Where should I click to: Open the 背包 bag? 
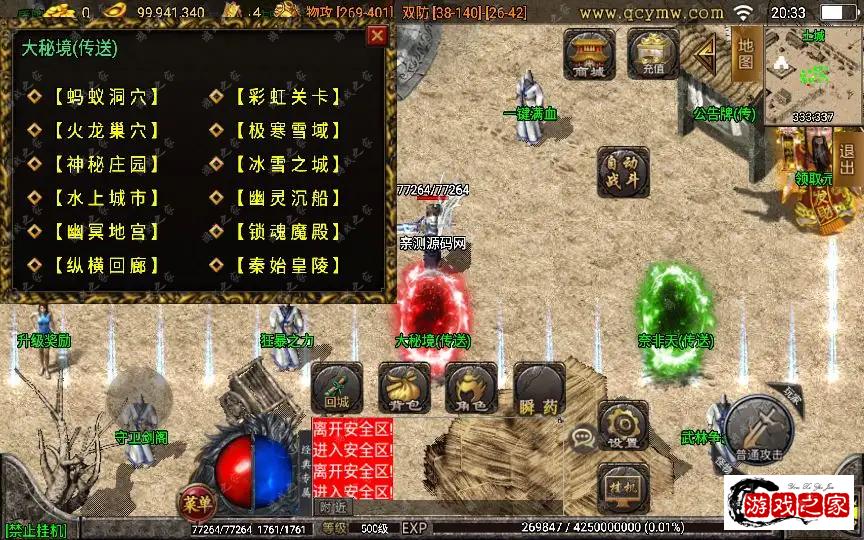[x=404, y=389]
